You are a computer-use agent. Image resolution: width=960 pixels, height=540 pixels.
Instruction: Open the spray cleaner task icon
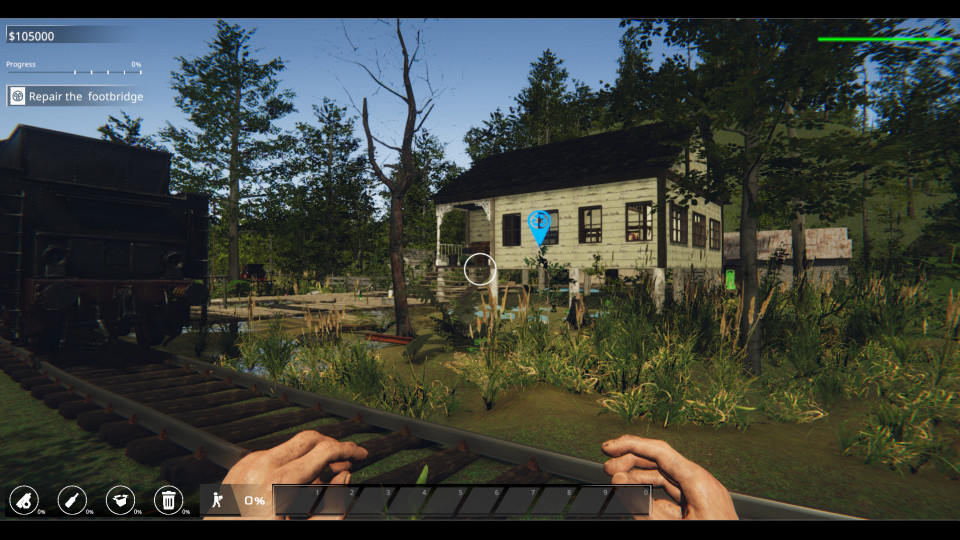pyautogui.click(x=24, y=500)
